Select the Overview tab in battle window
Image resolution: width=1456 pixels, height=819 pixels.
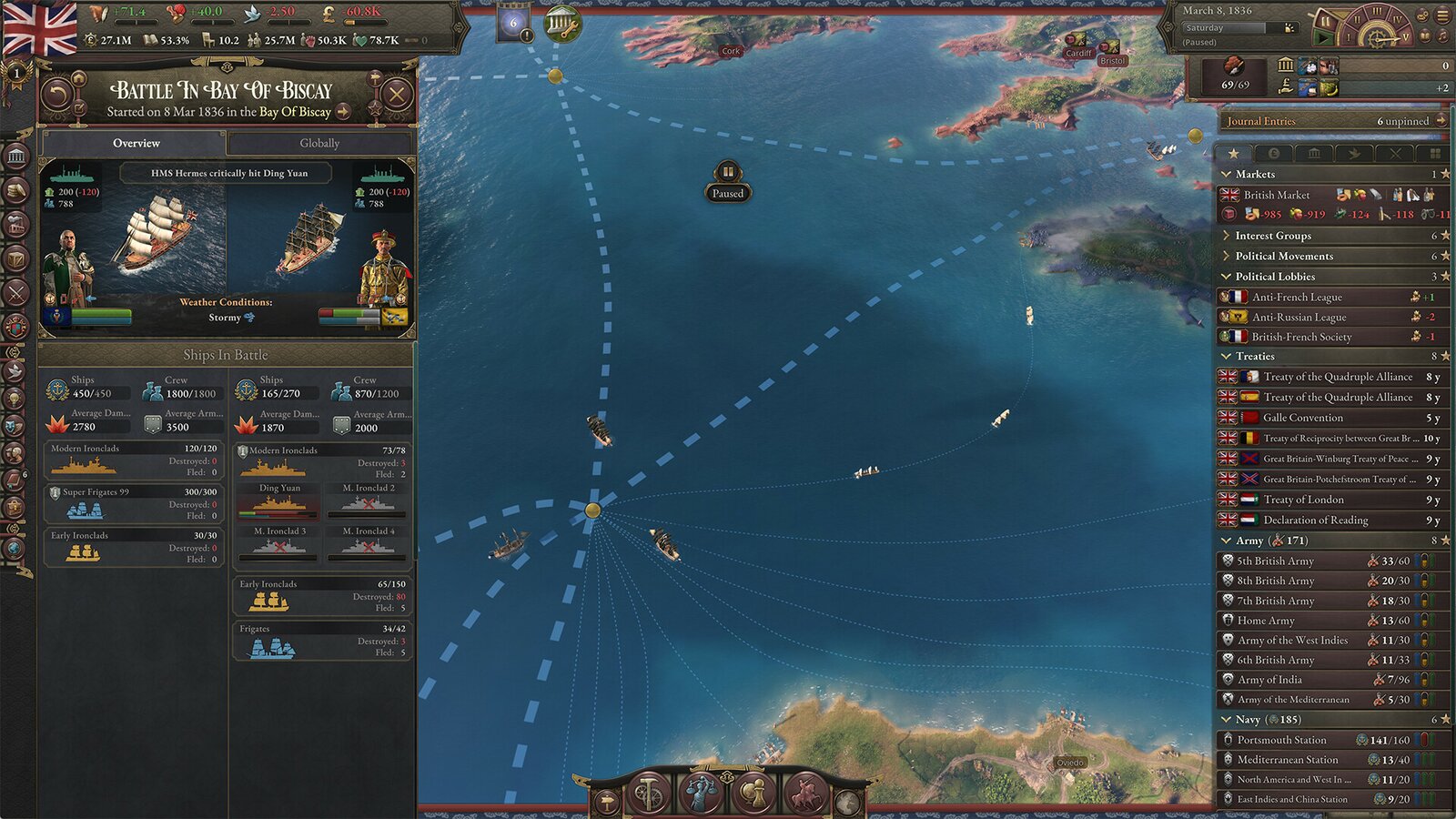pyautogui.click(x=136, y=143)
